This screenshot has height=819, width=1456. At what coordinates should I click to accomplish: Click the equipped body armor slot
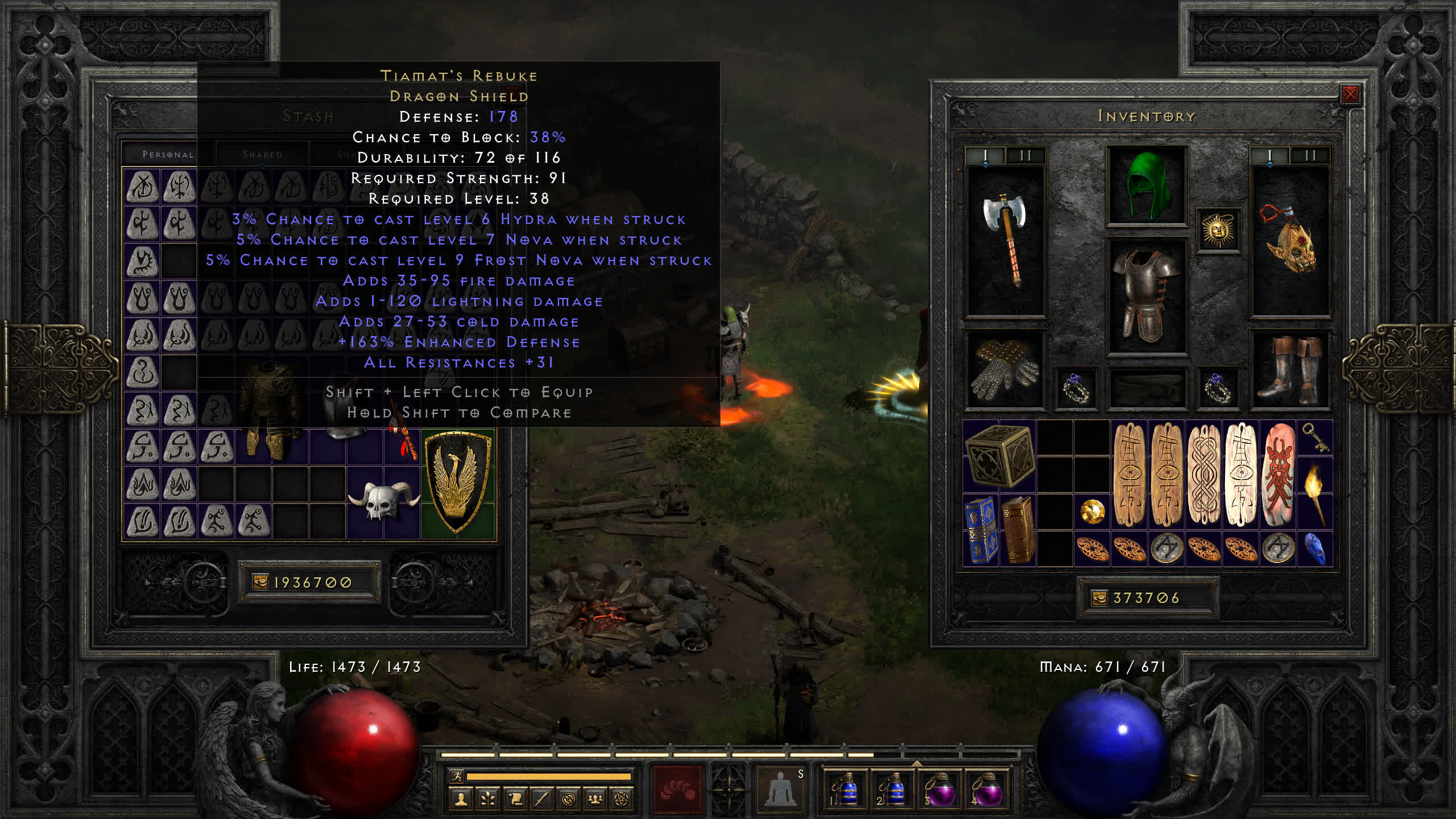coord(1147,296)
